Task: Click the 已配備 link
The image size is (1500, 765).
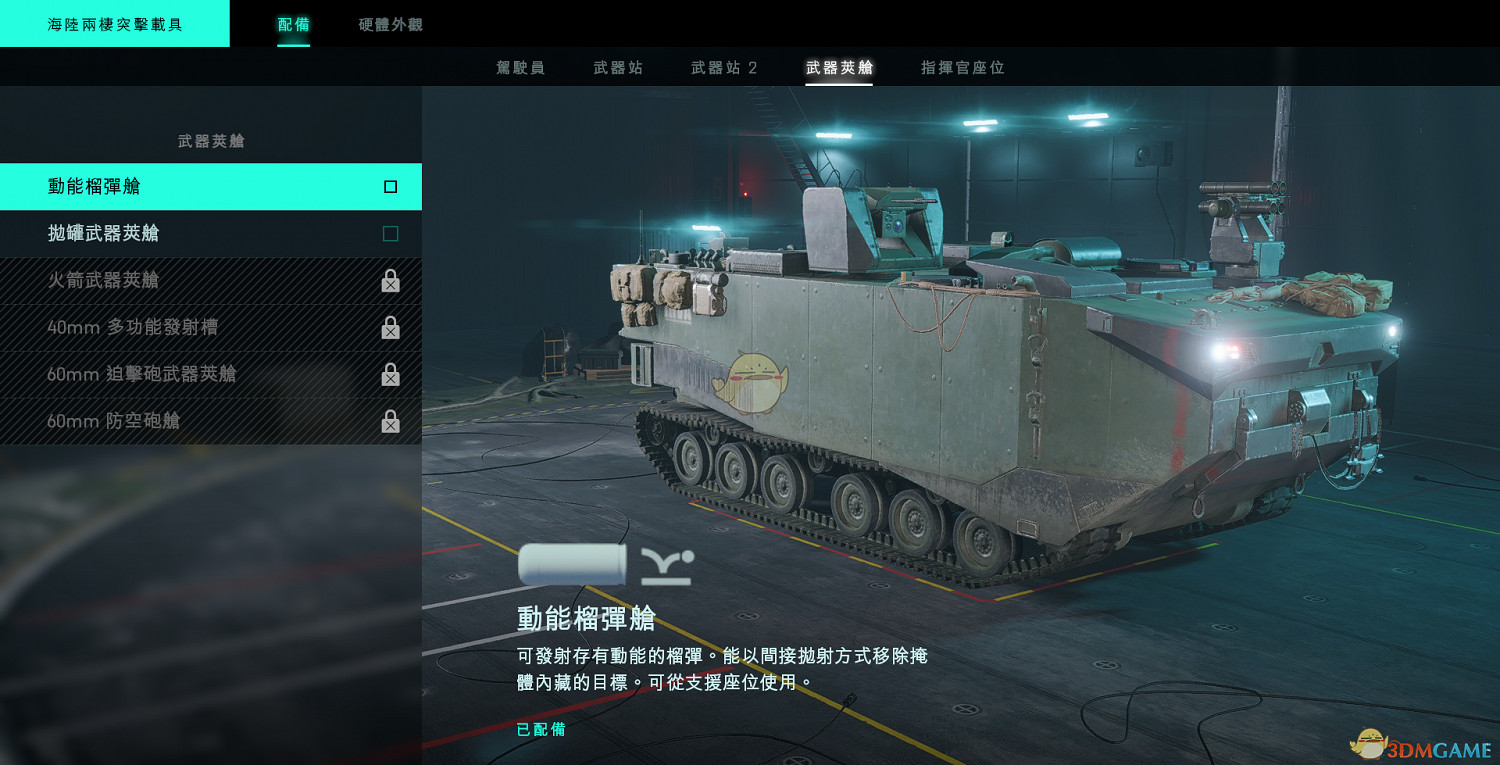Action: click(x=540, y=730)
